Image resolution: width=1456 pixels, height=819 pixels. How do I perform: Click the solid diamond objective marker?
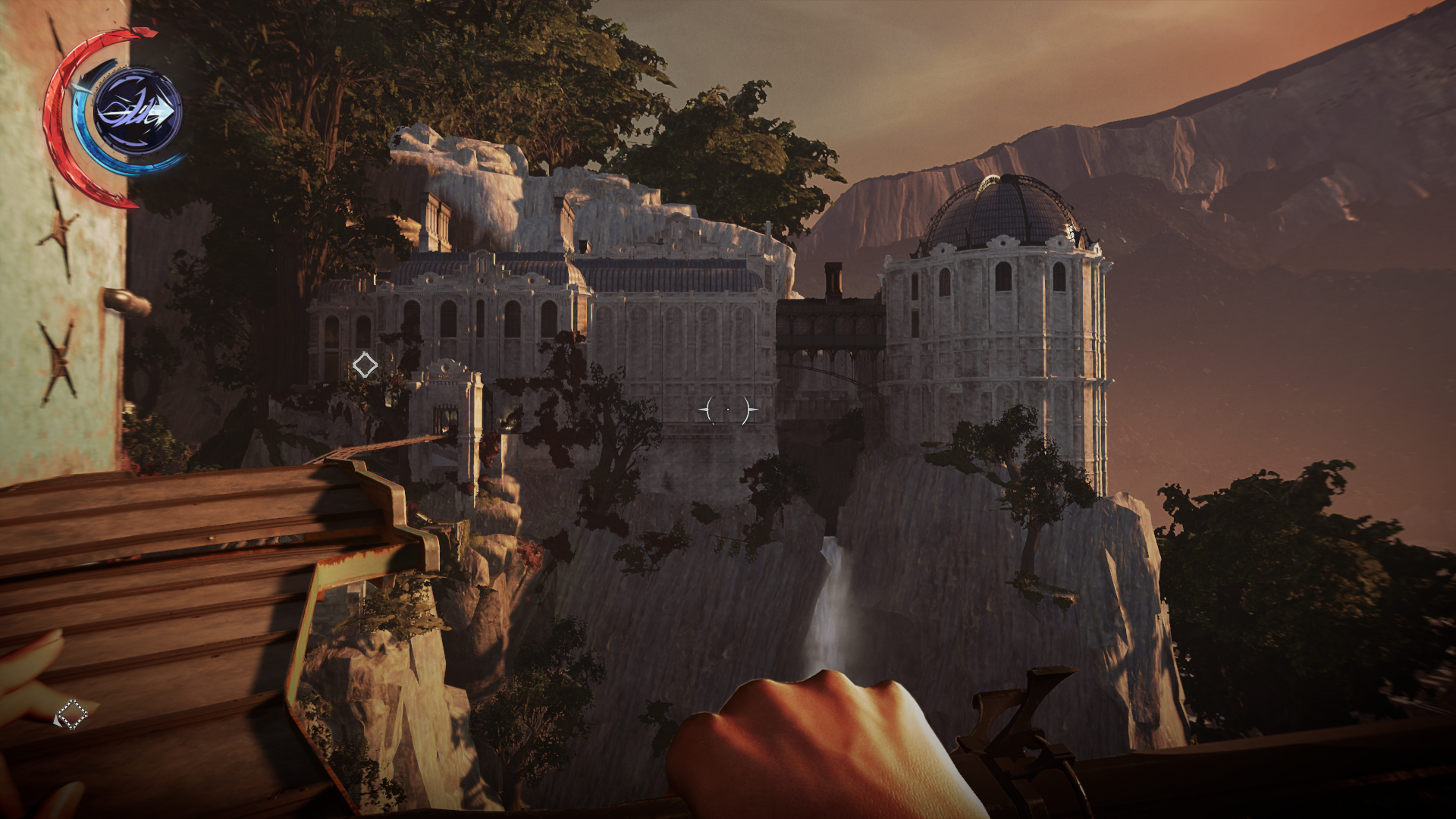click(x=365, y=366)
